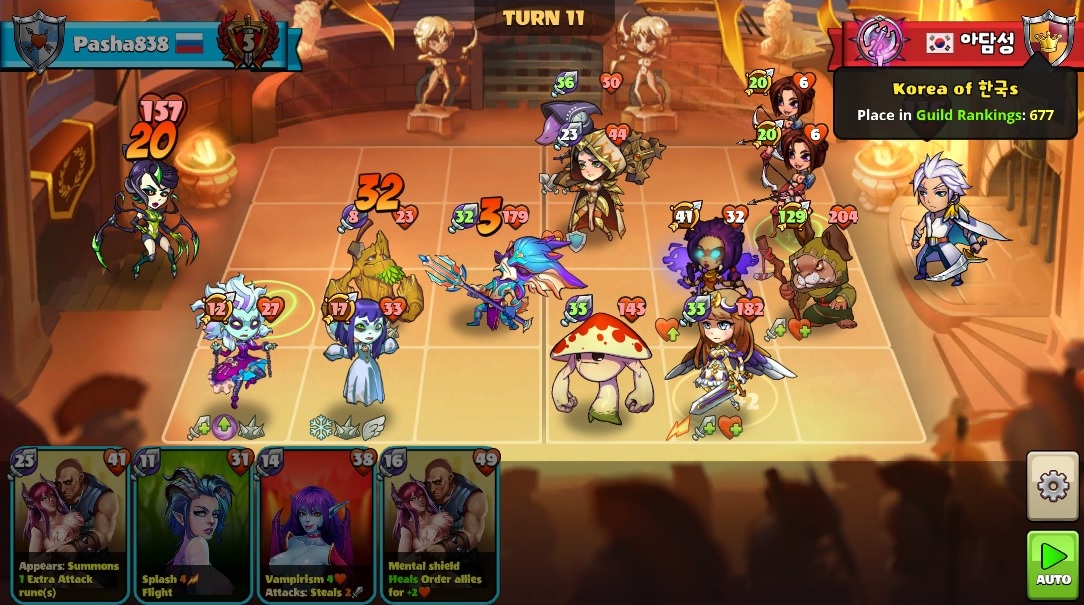Pick the Vampirism card from hand
This screenshot has height=605, width=1084.
click(x=316, y=525)
